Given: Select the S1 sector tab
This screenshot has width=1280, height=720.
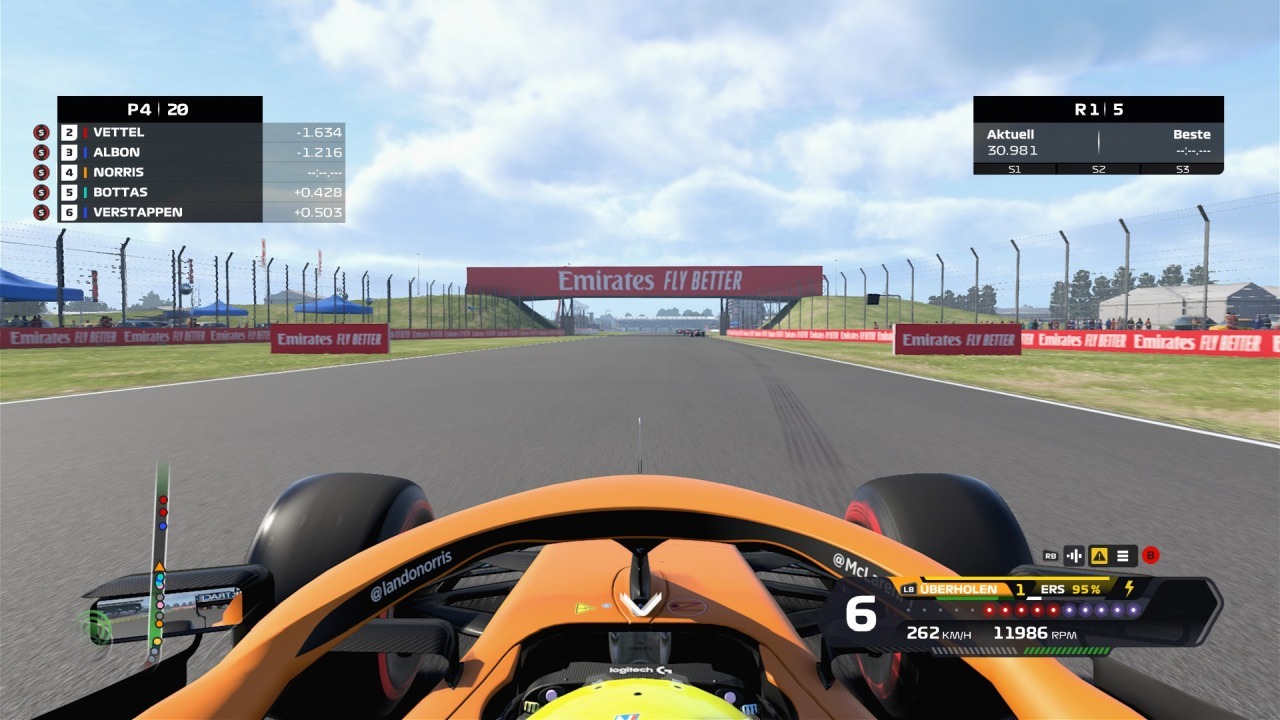Looking at the screenshot, I should pyautogui.click(x=1015, y=170).
